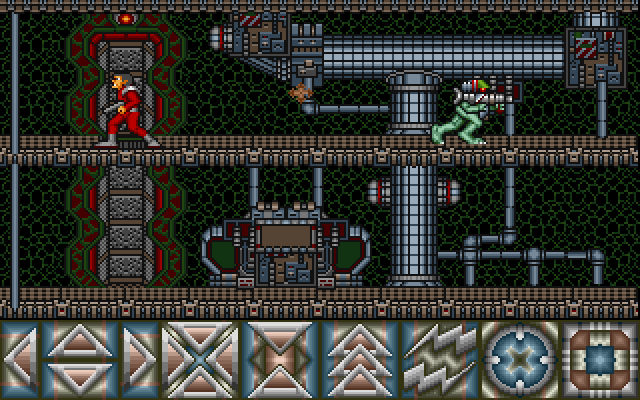Select the round blue cross emblem
Viewport: 640px width, 400px height.
520,359
